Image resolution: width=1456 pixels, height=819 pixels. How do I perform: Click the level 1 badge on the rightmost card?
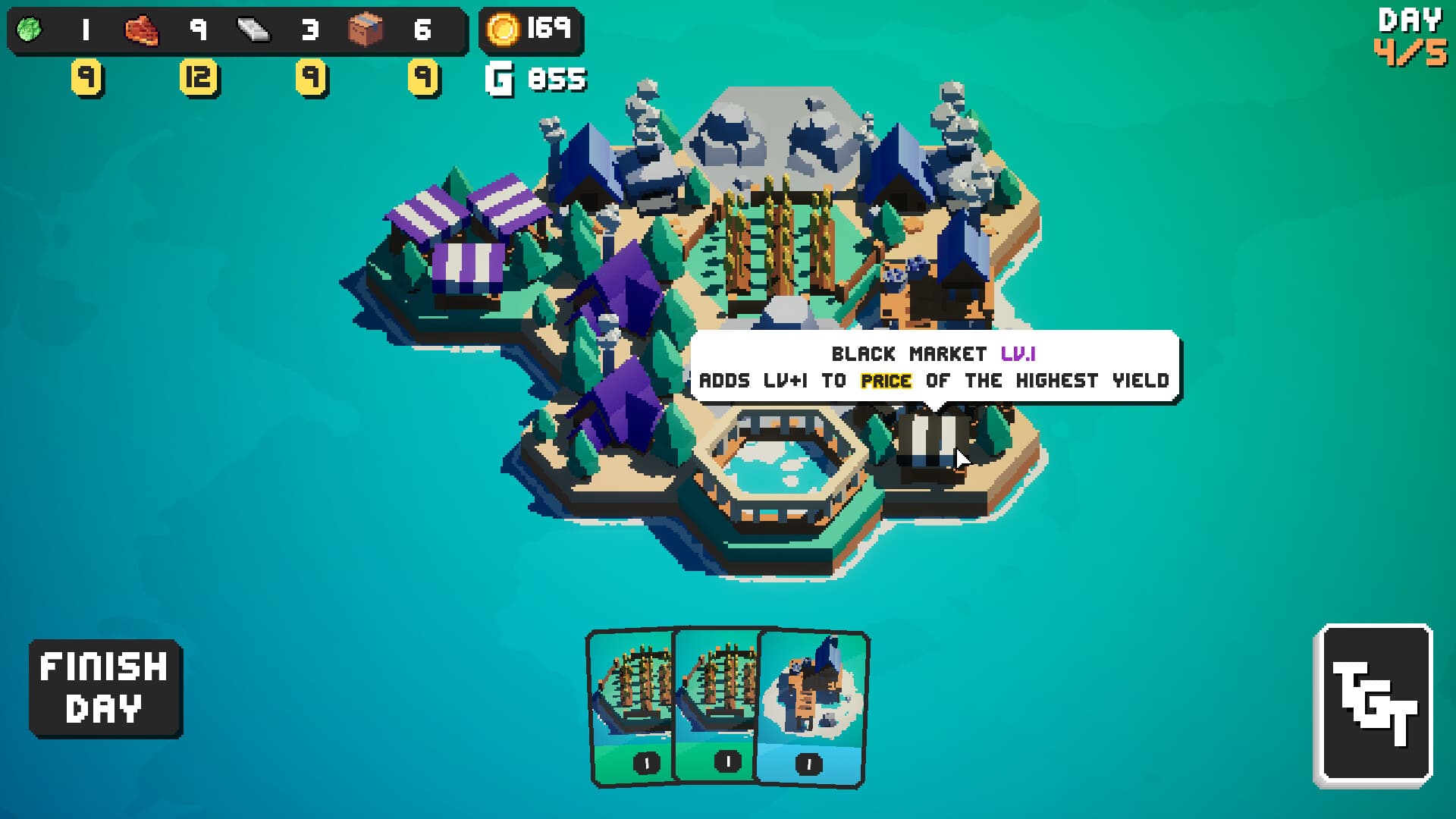click(807, 764)
